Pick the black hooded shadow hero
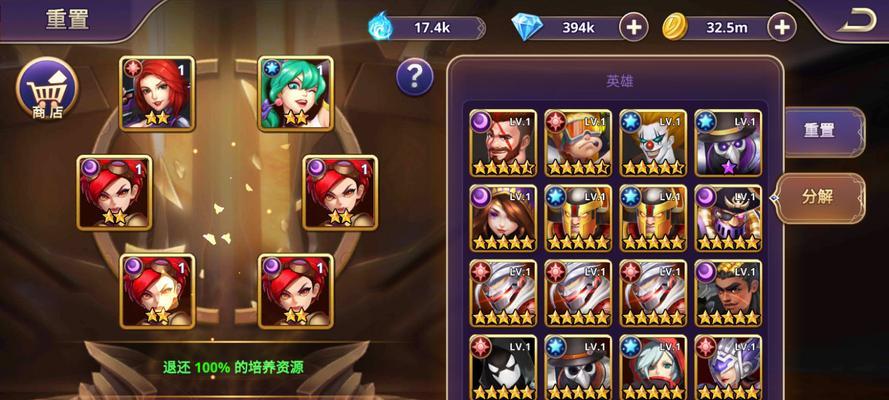 coord(503,366)
